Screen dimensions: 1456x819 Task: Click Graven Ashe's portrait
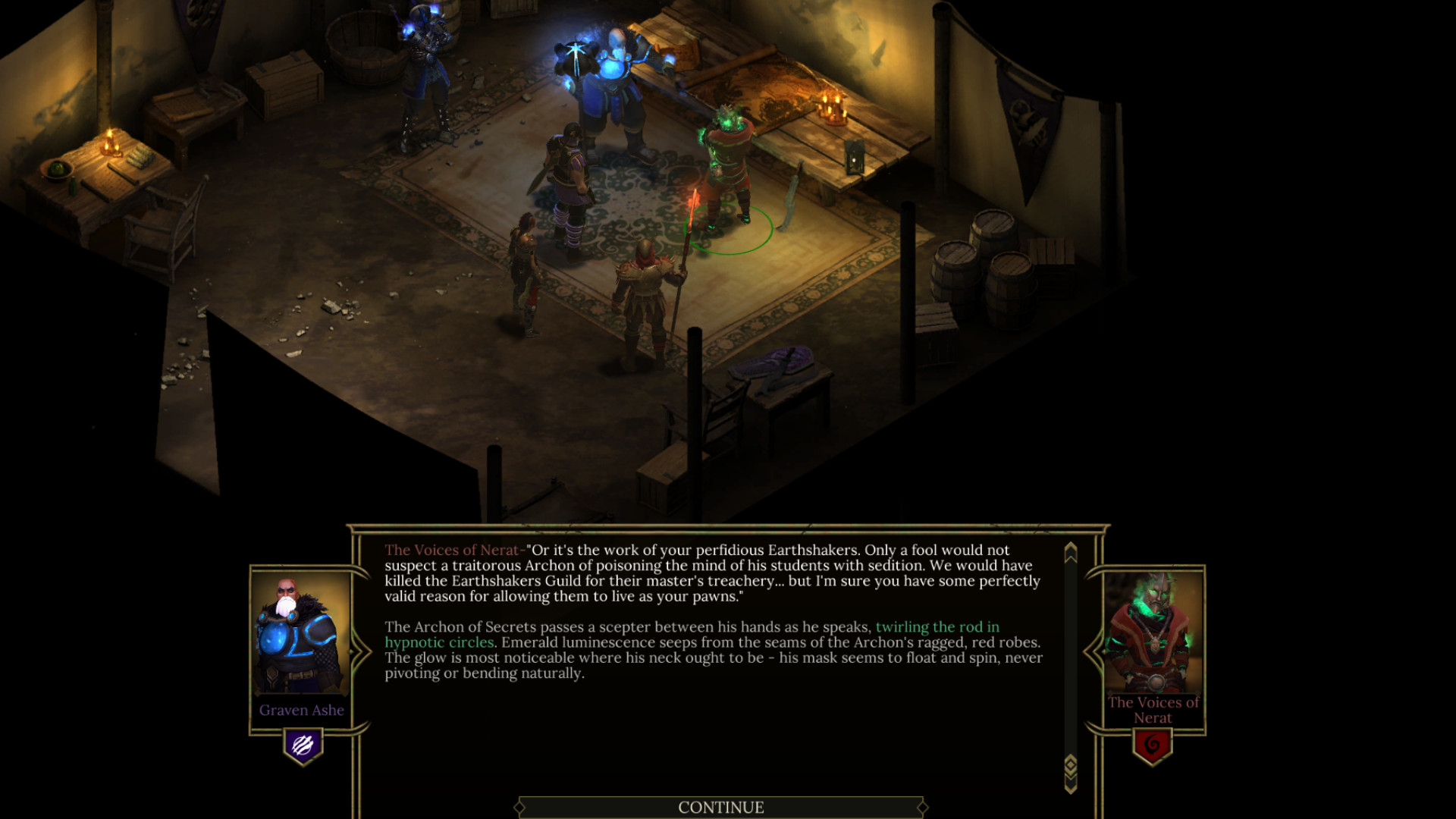tap(301, 634)
